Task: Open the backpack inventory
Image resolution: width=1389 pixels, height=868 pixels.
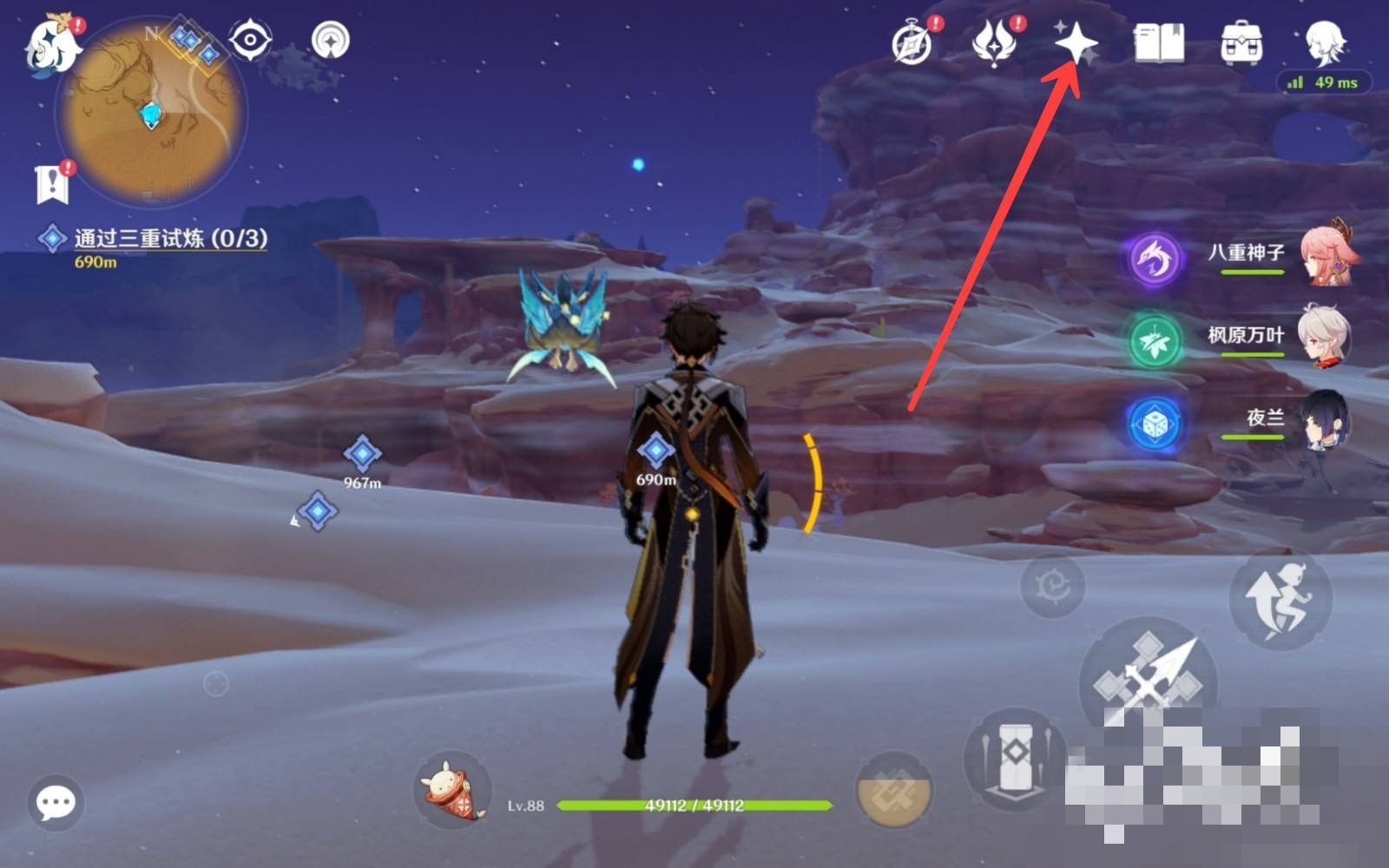Action: coord(1241,43)
